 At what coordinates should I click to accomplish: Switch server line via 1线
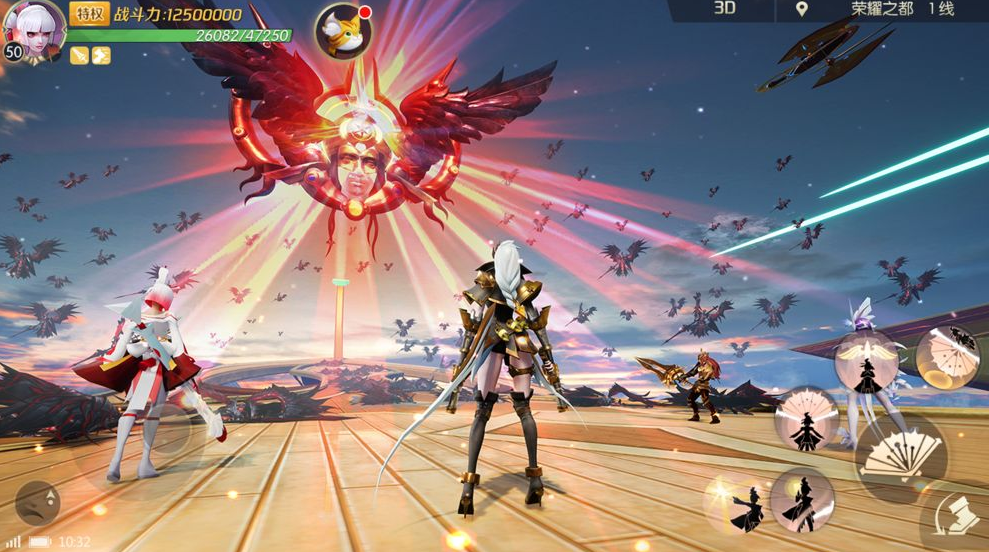pos(942,9)
